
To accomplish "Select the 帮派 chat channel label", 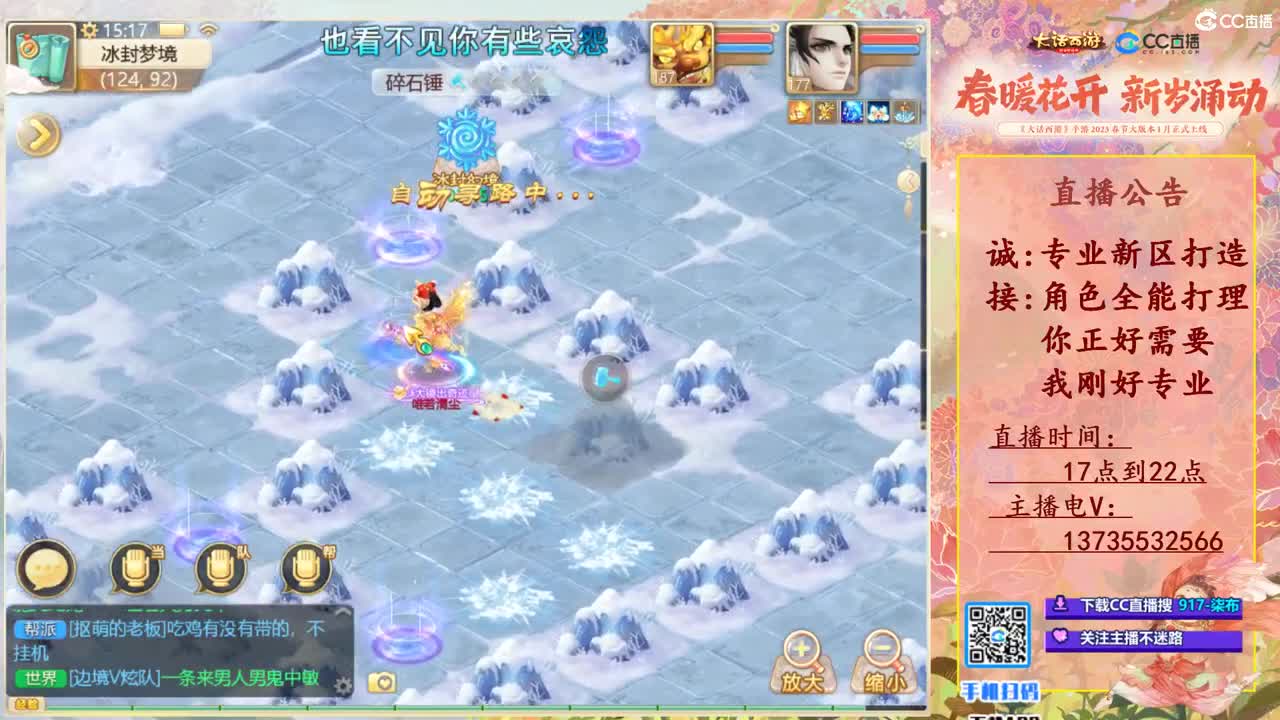I will pos(39,628).
